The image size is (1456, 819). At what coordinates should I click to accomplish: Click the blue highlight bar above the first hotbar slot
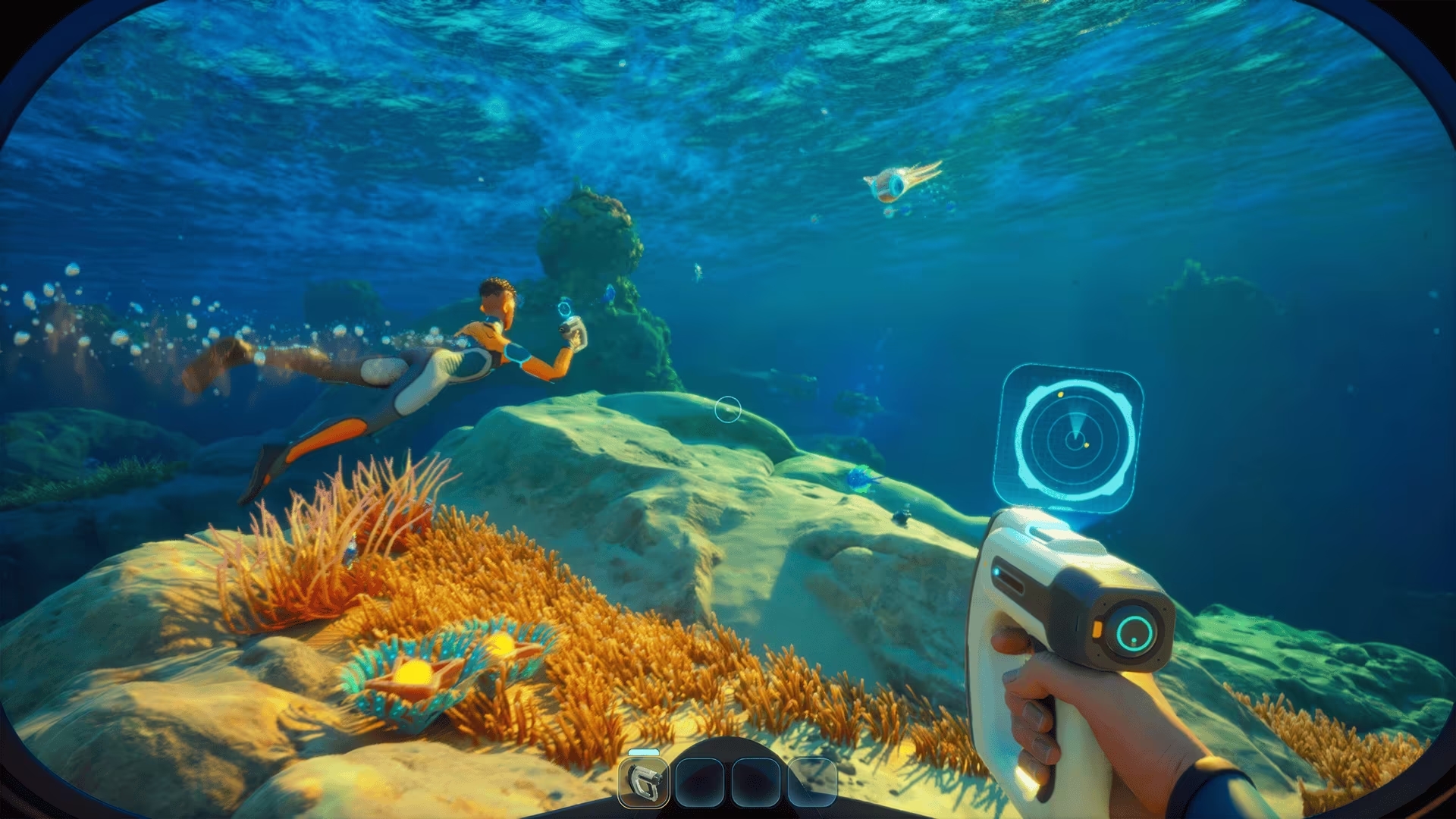click(643, 752)
